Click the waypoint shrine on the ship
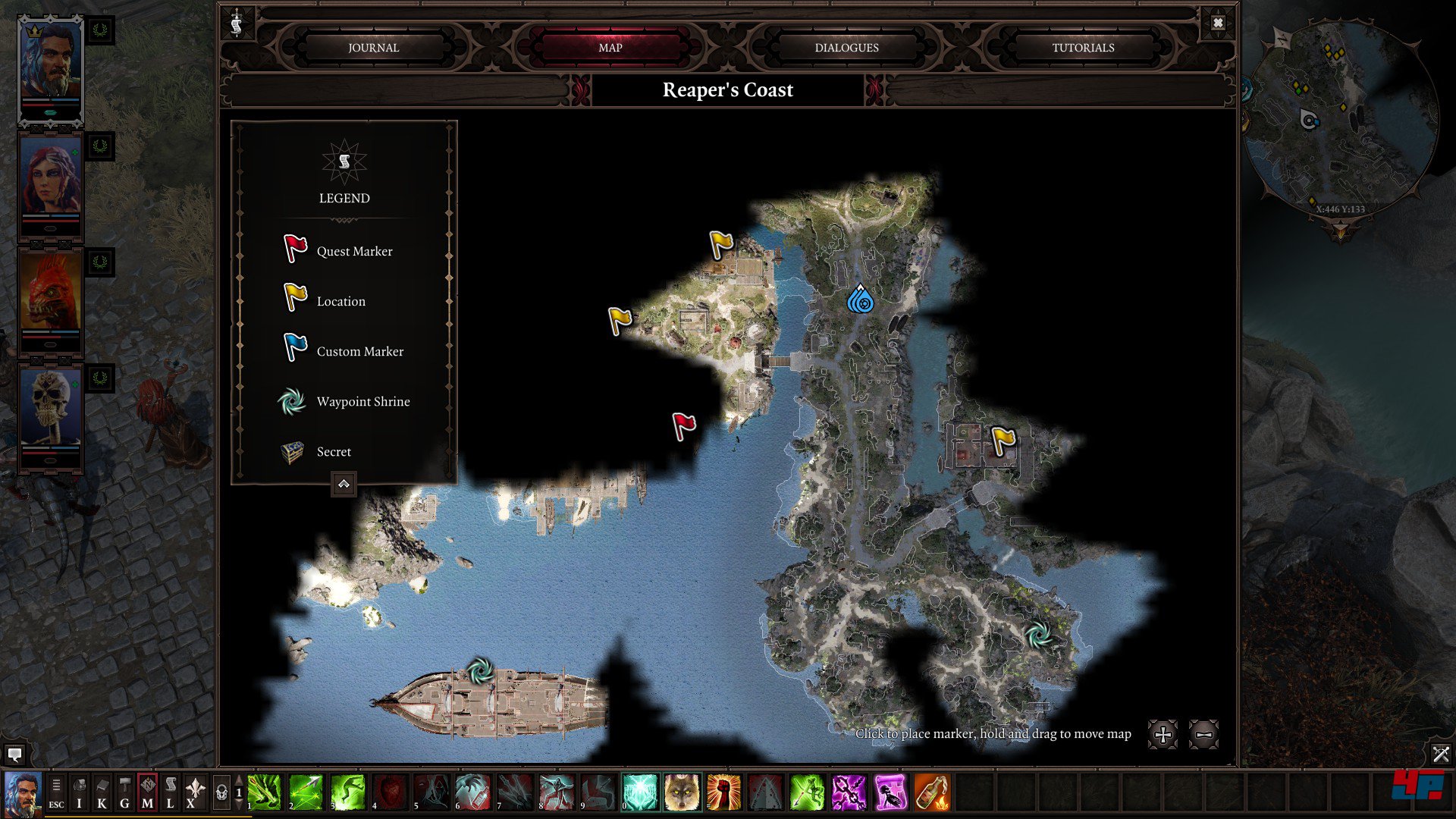Viewport: 1456px width, 819px height. [x=479, y=671]
